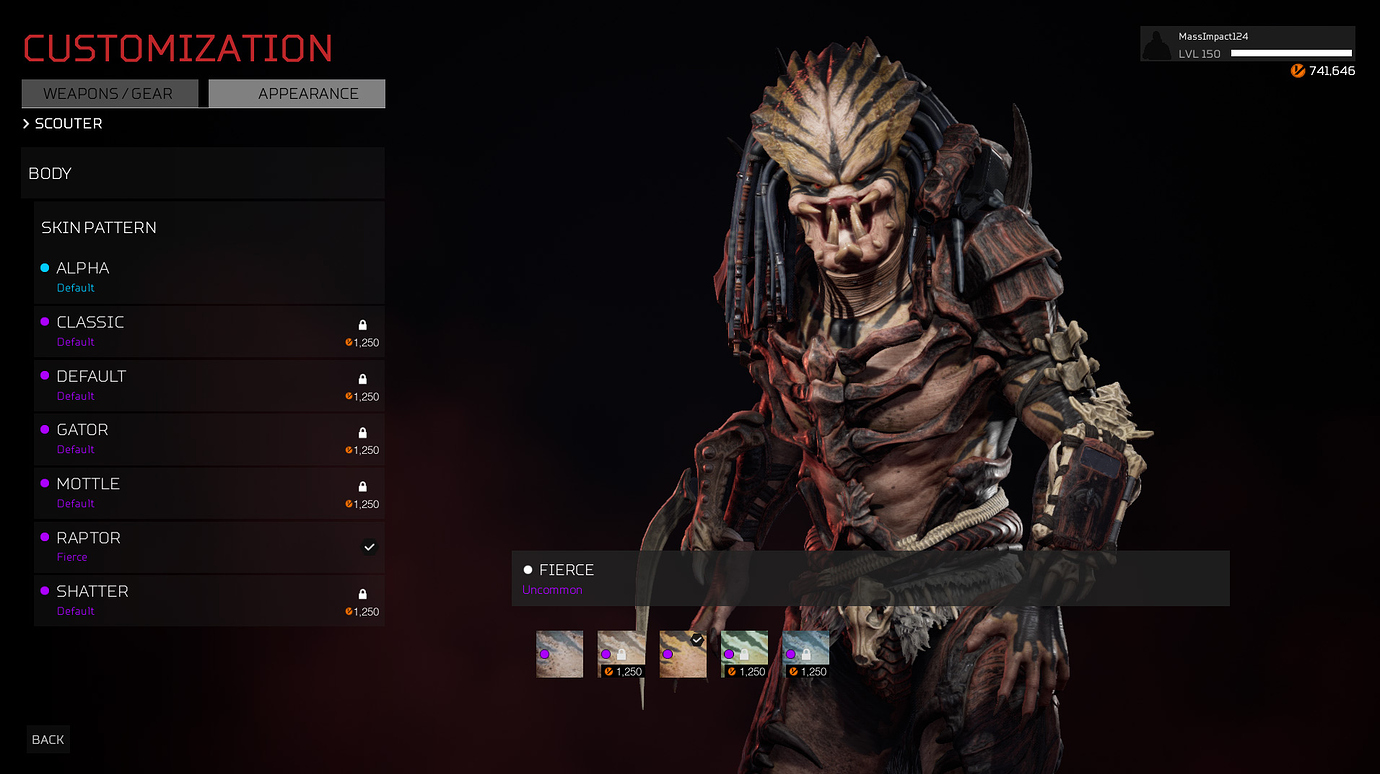Click the lock icon on MOTTLE pattern
Image resolution: width=1380 pixels, height=774 pixels.
click(361, 486)
